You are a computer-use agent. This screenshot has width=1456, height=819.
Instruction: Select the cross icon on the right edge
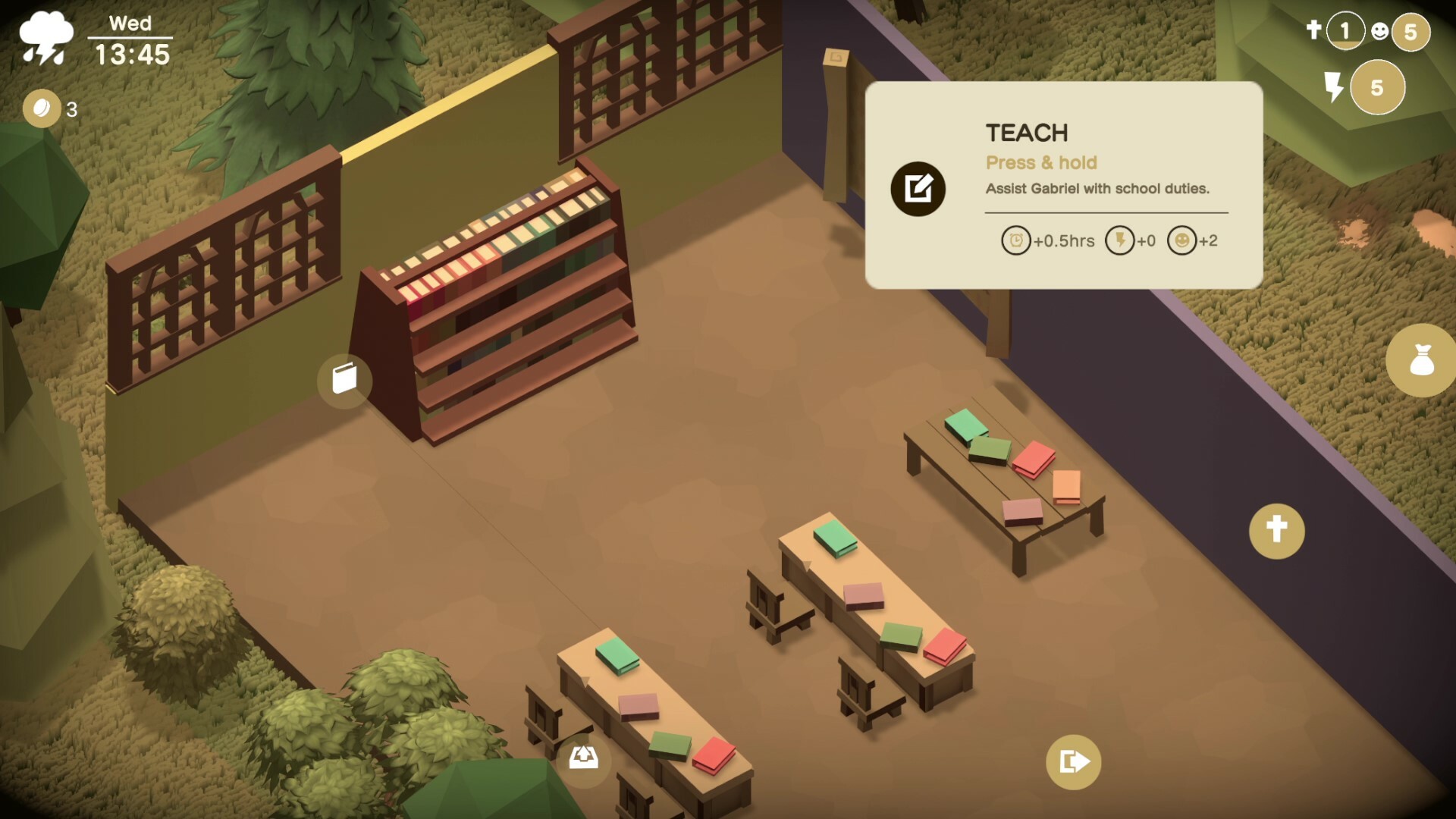click(x=1279, y=531)
